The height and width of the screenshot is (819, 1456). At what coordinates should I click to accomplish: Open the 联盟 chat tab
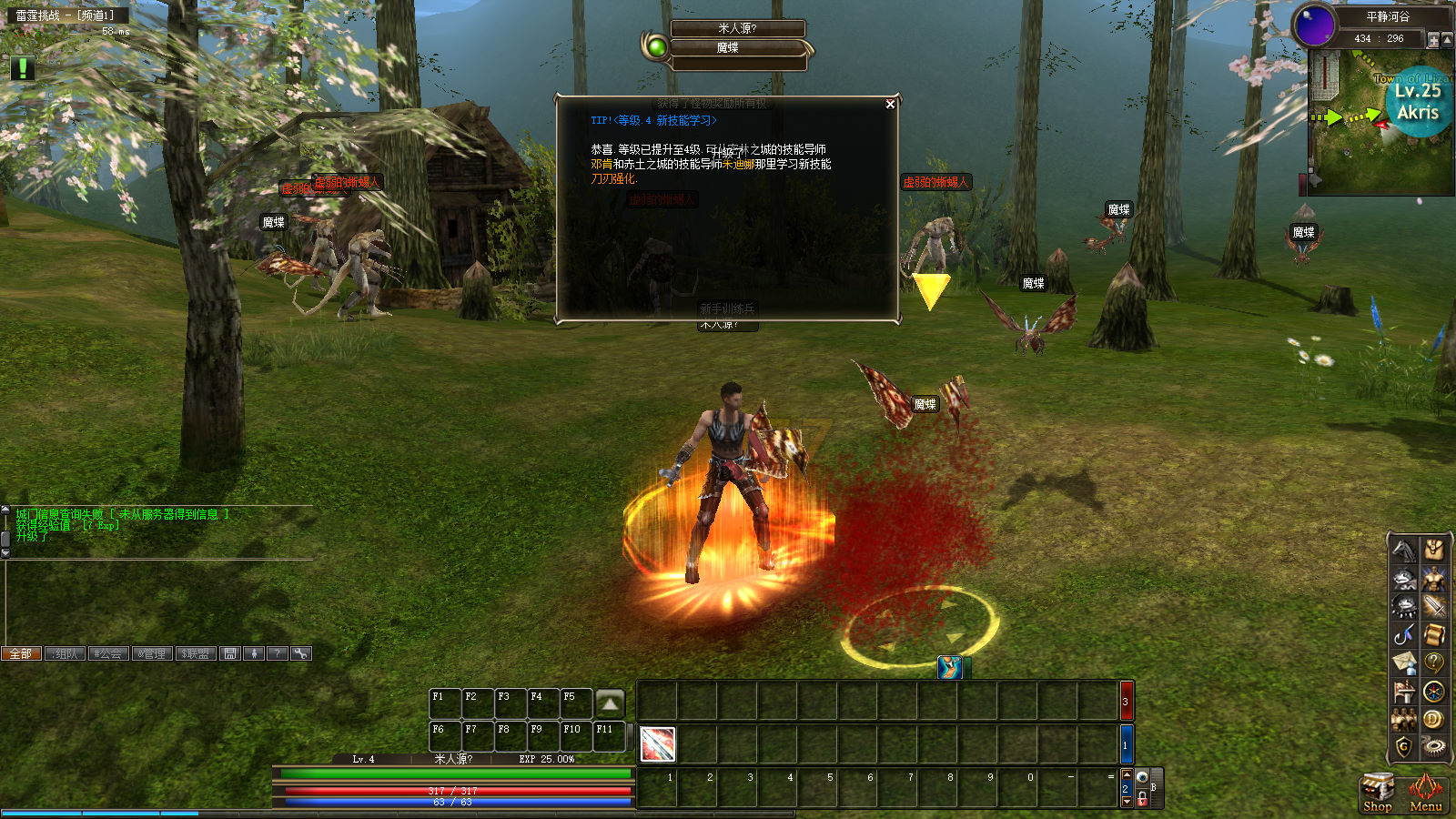click(x=196, y=653)
